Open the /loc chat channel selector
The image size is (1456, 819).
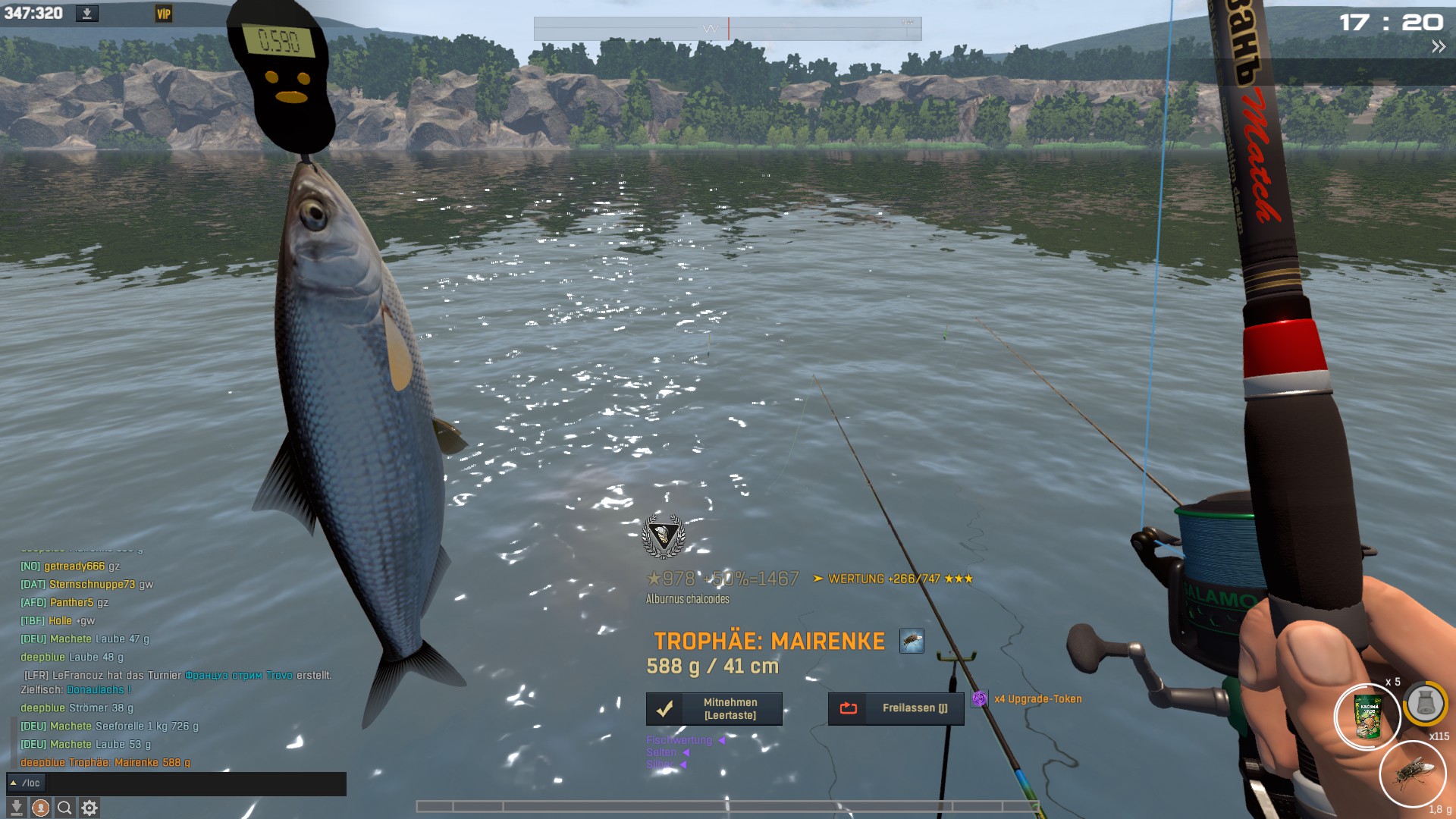pyautogui.click(x=26, y=783)
